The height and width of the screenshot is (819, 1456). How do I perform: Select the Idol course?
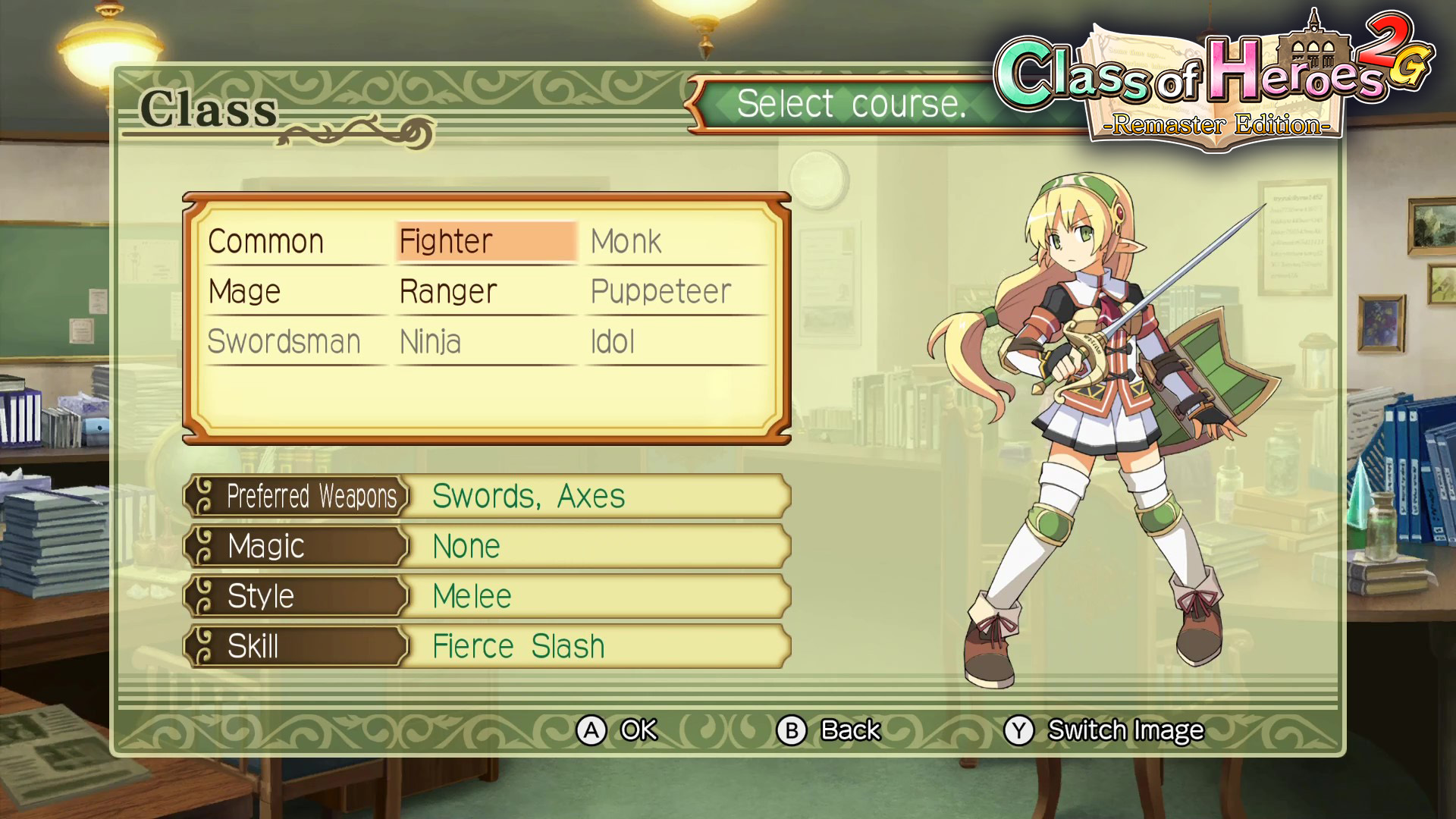(613, 342)
